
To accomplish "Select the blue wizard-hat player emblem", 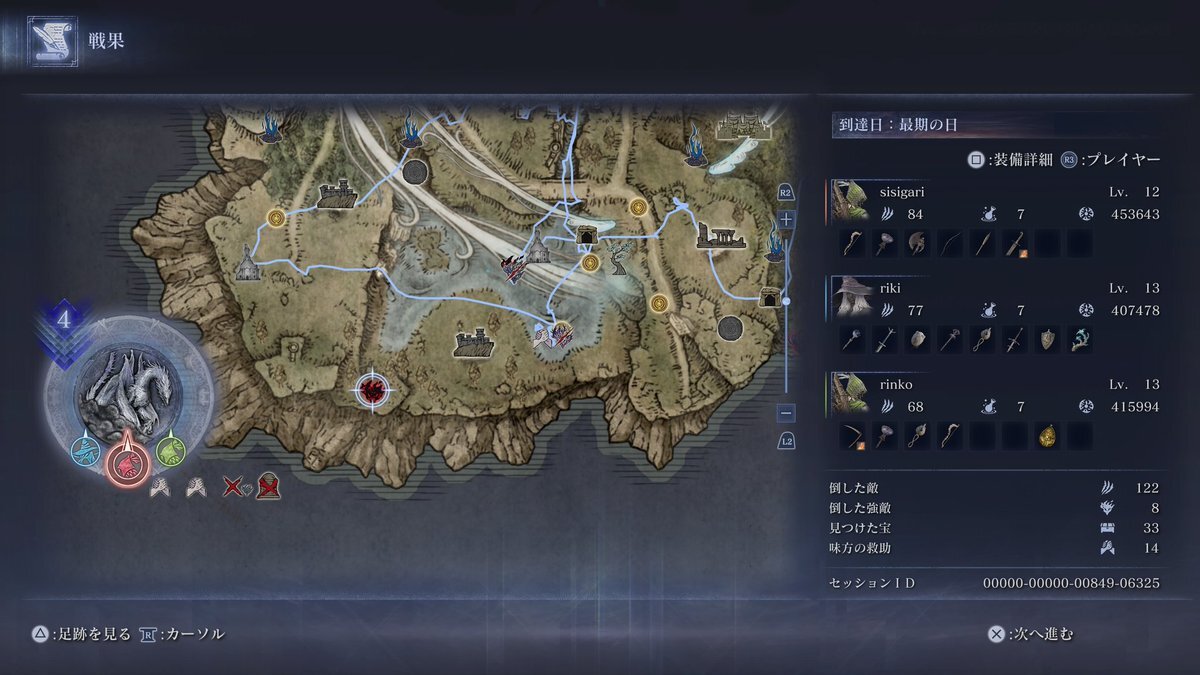I will coord(86,451).
